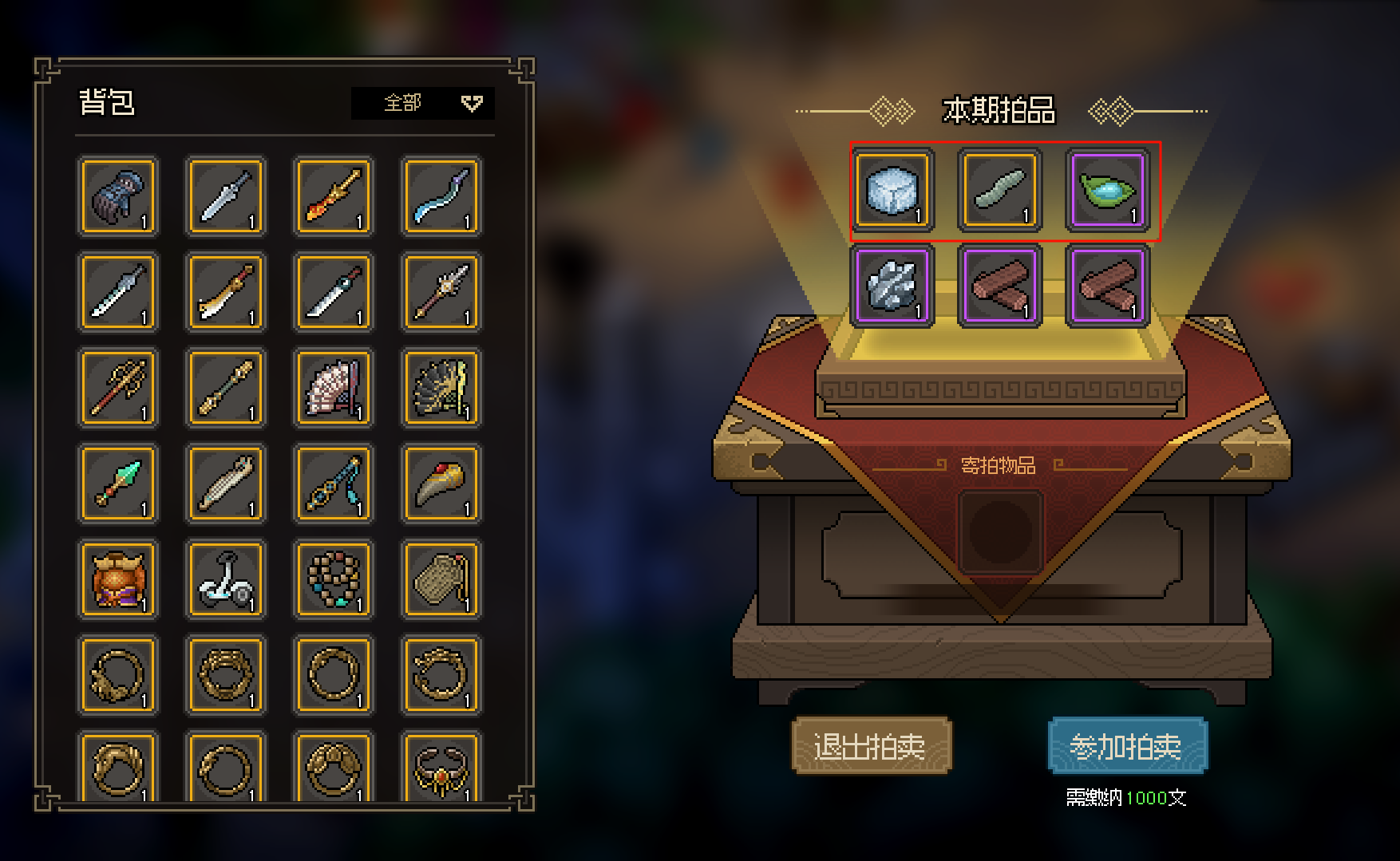Pick the white two-wheeled scooter item
This screenshot has width=1400, height=861.
tap(226, 580)
